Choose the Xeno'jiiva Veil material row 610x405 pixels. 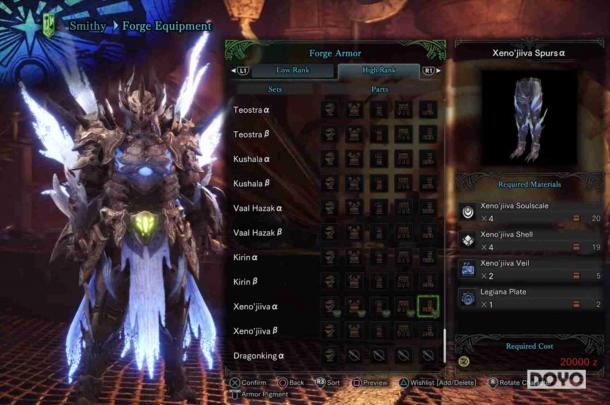(530, 268)
